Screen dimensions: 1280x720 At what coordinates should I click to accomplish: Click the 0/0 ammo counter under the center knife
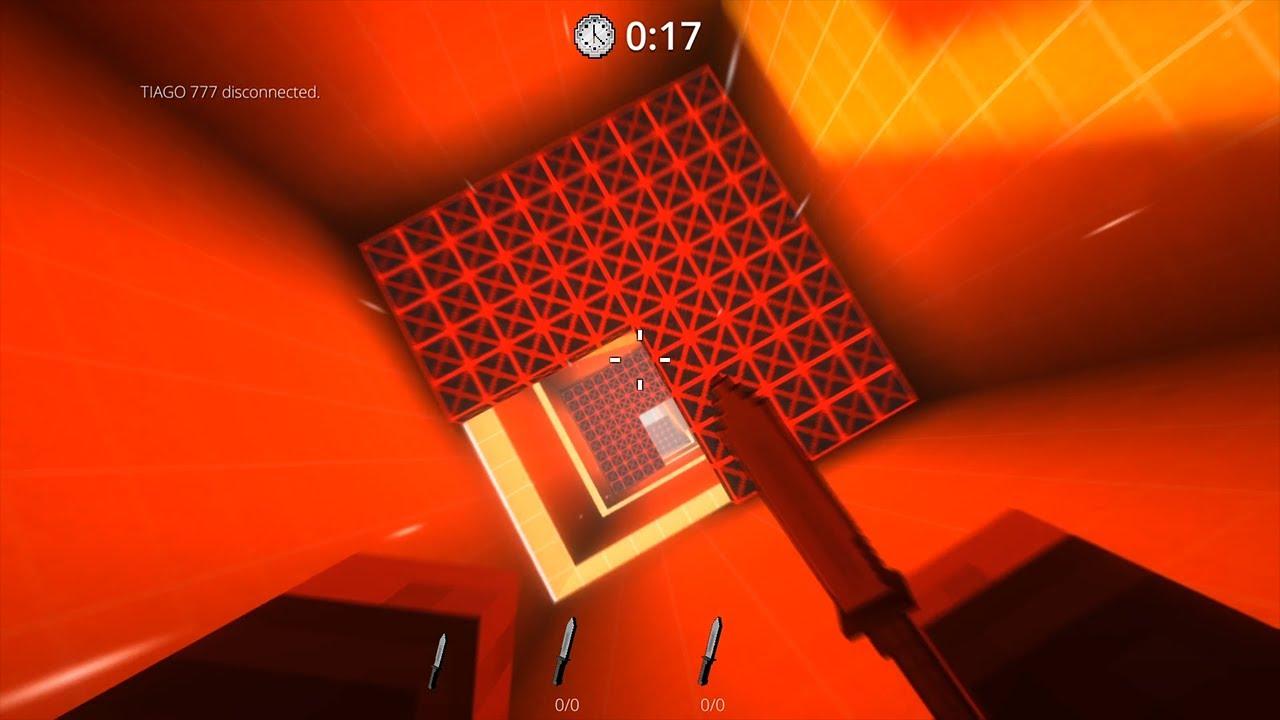pyautogui.click(x=567, y=703)
